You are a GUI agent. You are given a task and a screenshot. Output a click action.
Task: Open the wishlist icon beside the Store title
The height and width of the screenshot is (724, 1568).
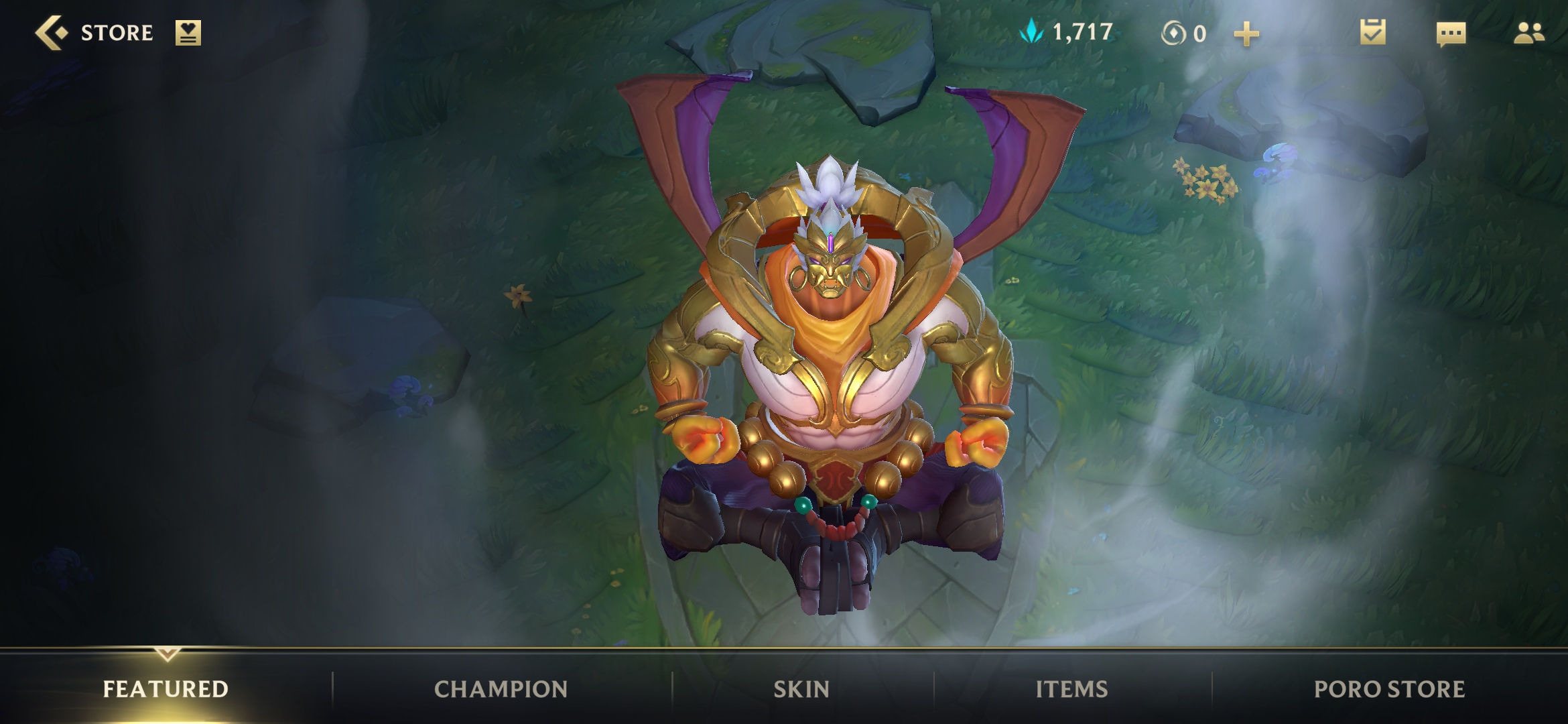tap(188, 33)
